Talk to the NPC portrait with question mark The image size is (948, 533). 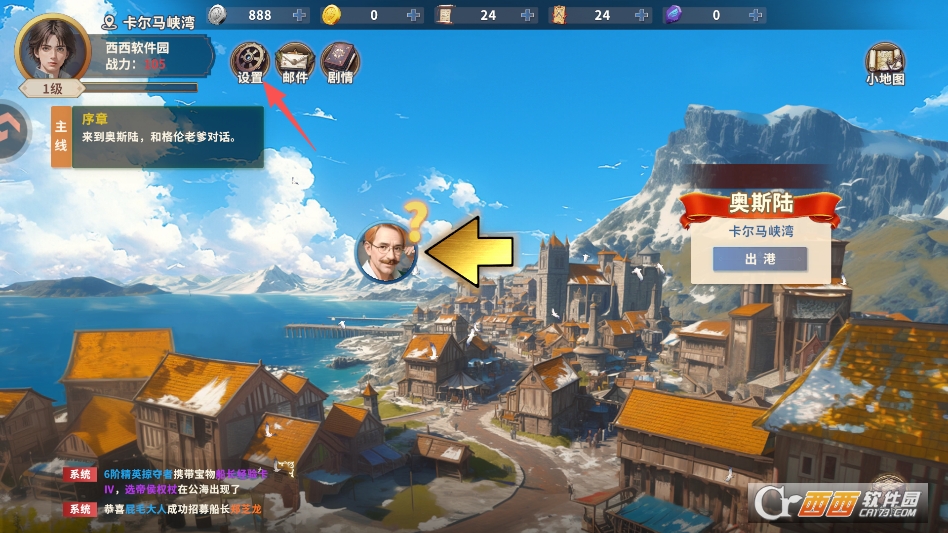click(x=387, y=251)
